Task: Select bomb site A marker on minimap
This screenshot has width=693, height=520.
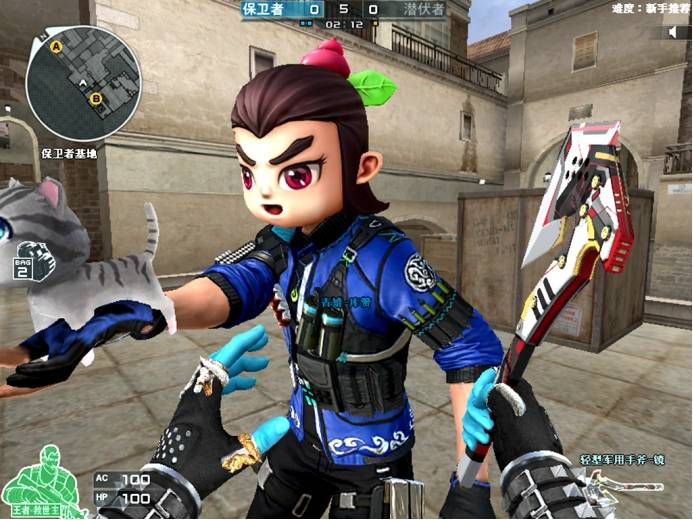Action: 57,46
